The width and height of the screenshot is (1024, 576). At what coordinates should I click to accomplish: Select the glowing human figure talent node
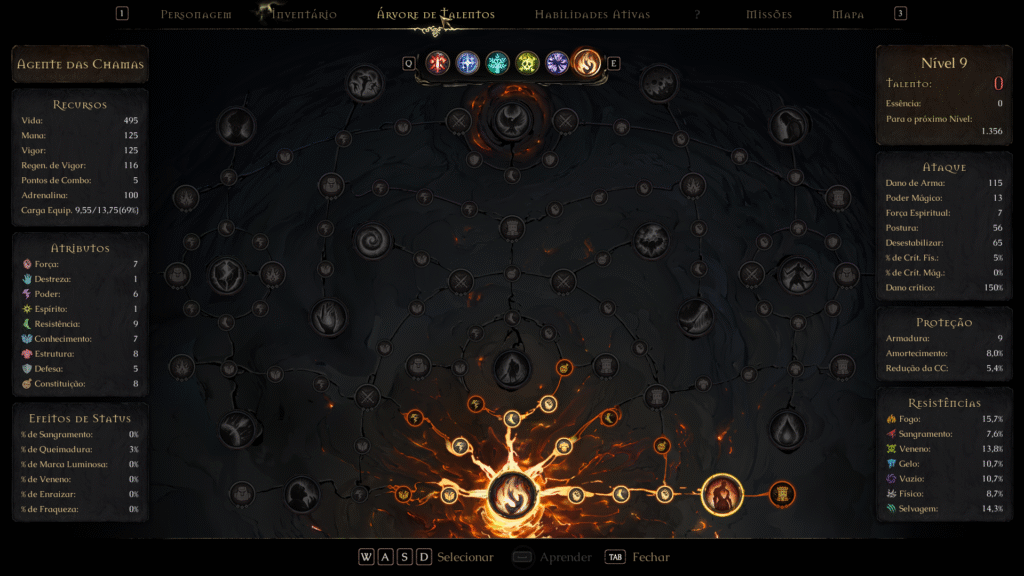721,494
